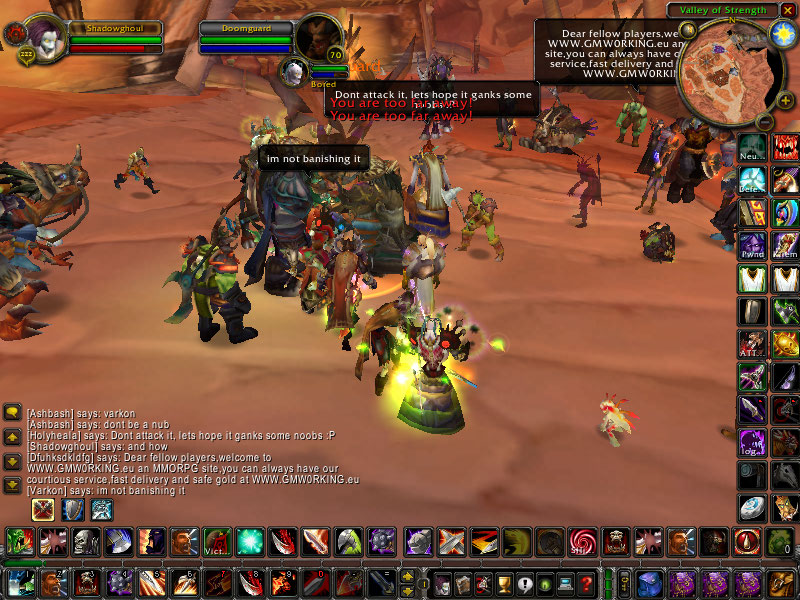Select the Bored target-of-target portrait

pyautogui.click(x=294, y=71)
